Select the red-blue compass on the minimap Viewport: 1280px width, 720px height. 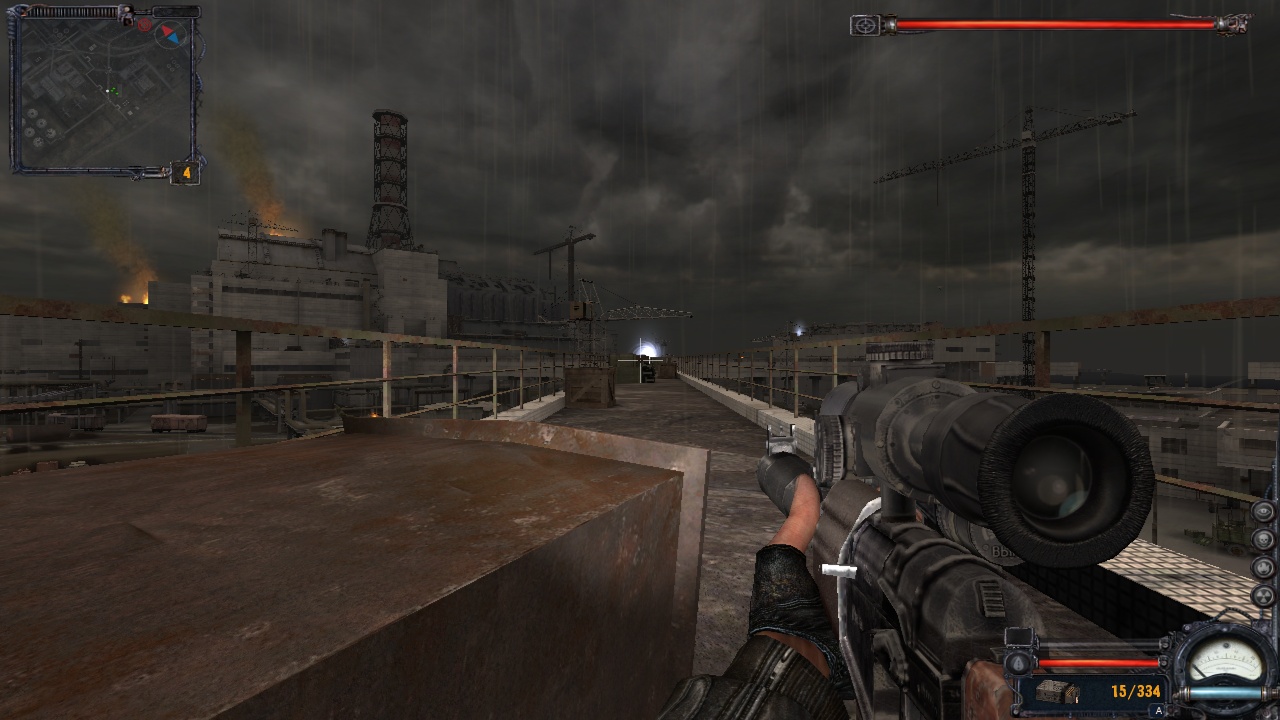173,33
